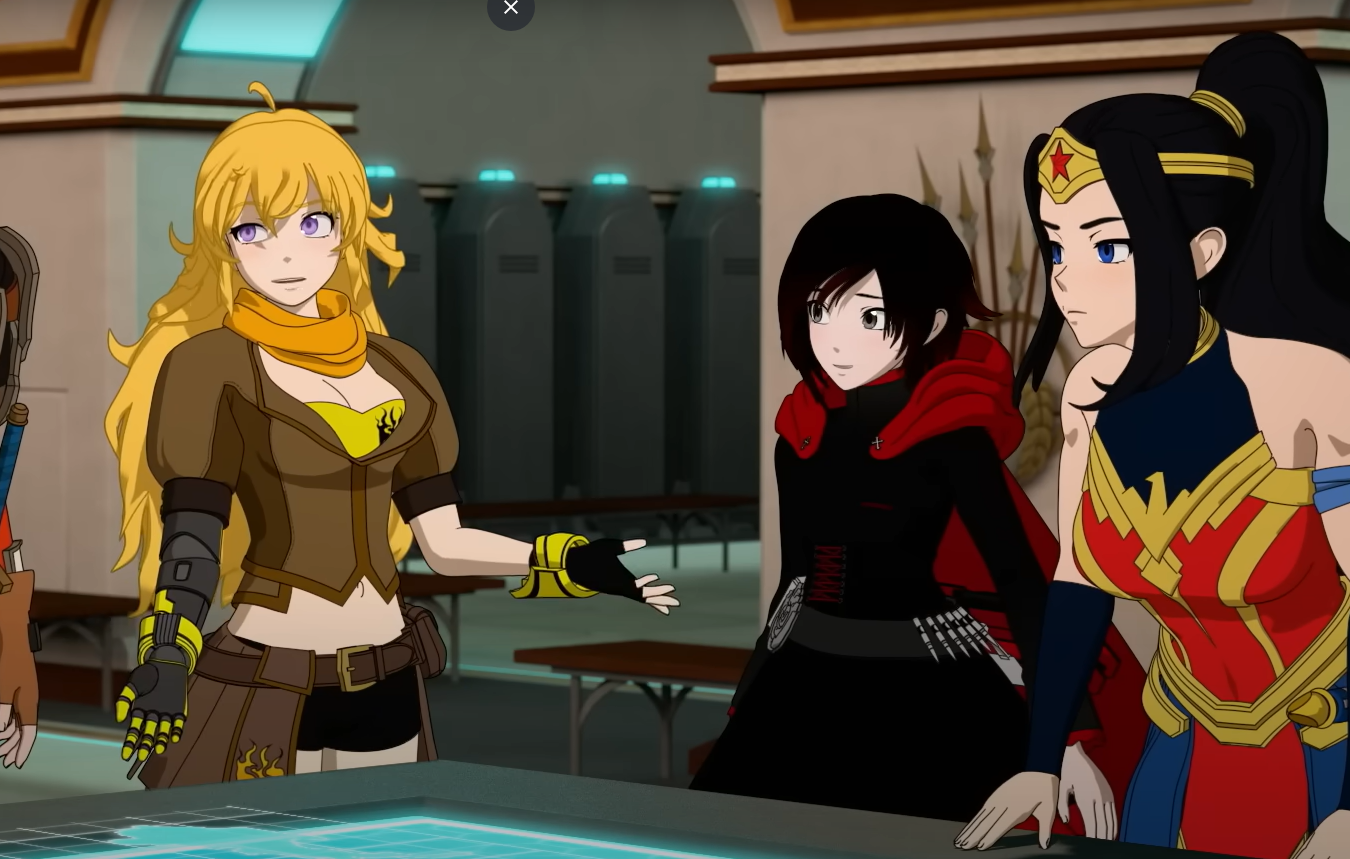Viewport: 1350px width, 859px height.
Task: Click the X close overlay button
Action: pos(511,8)
